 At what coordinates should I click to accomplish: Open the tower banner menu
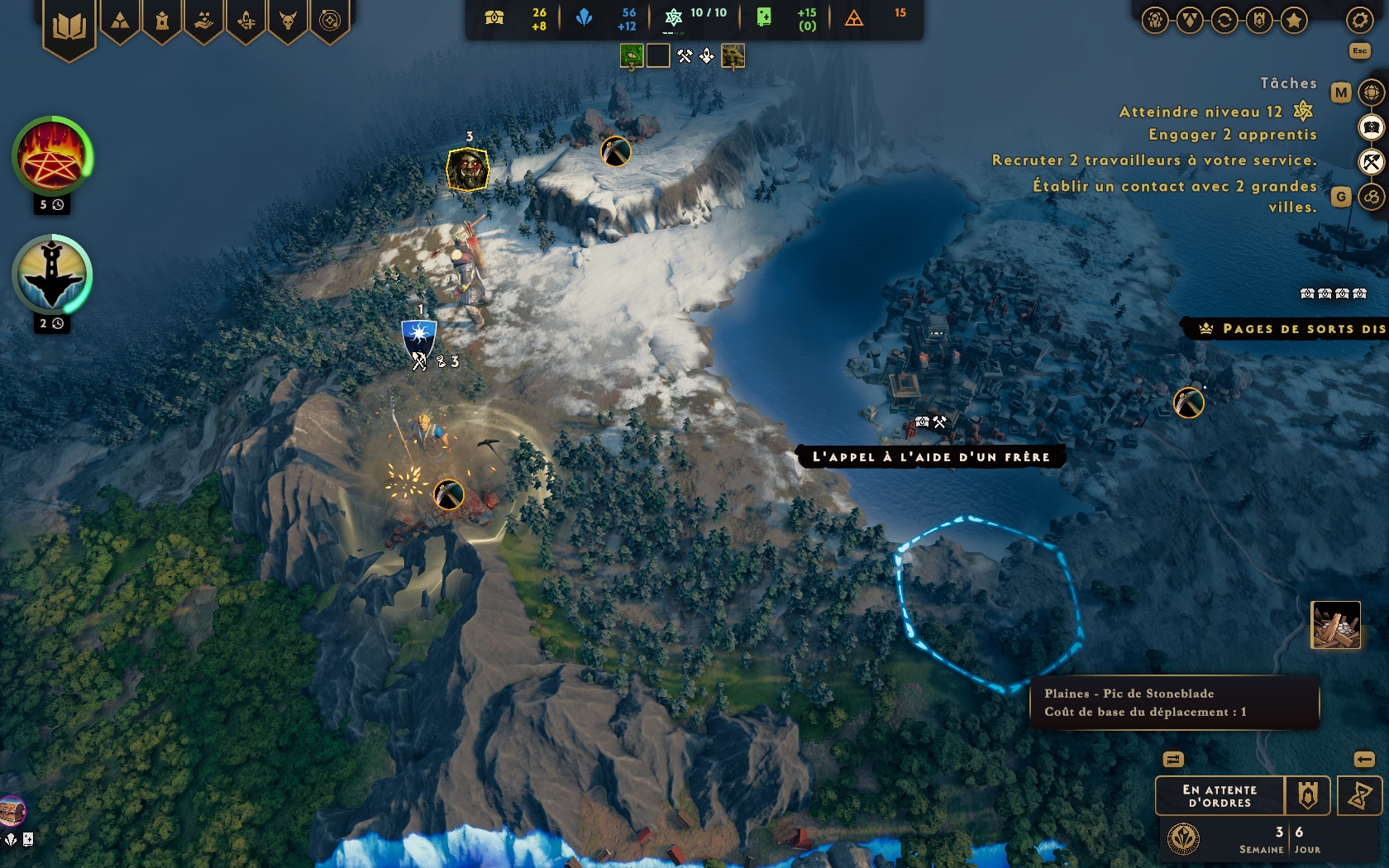tap(162, 21)
